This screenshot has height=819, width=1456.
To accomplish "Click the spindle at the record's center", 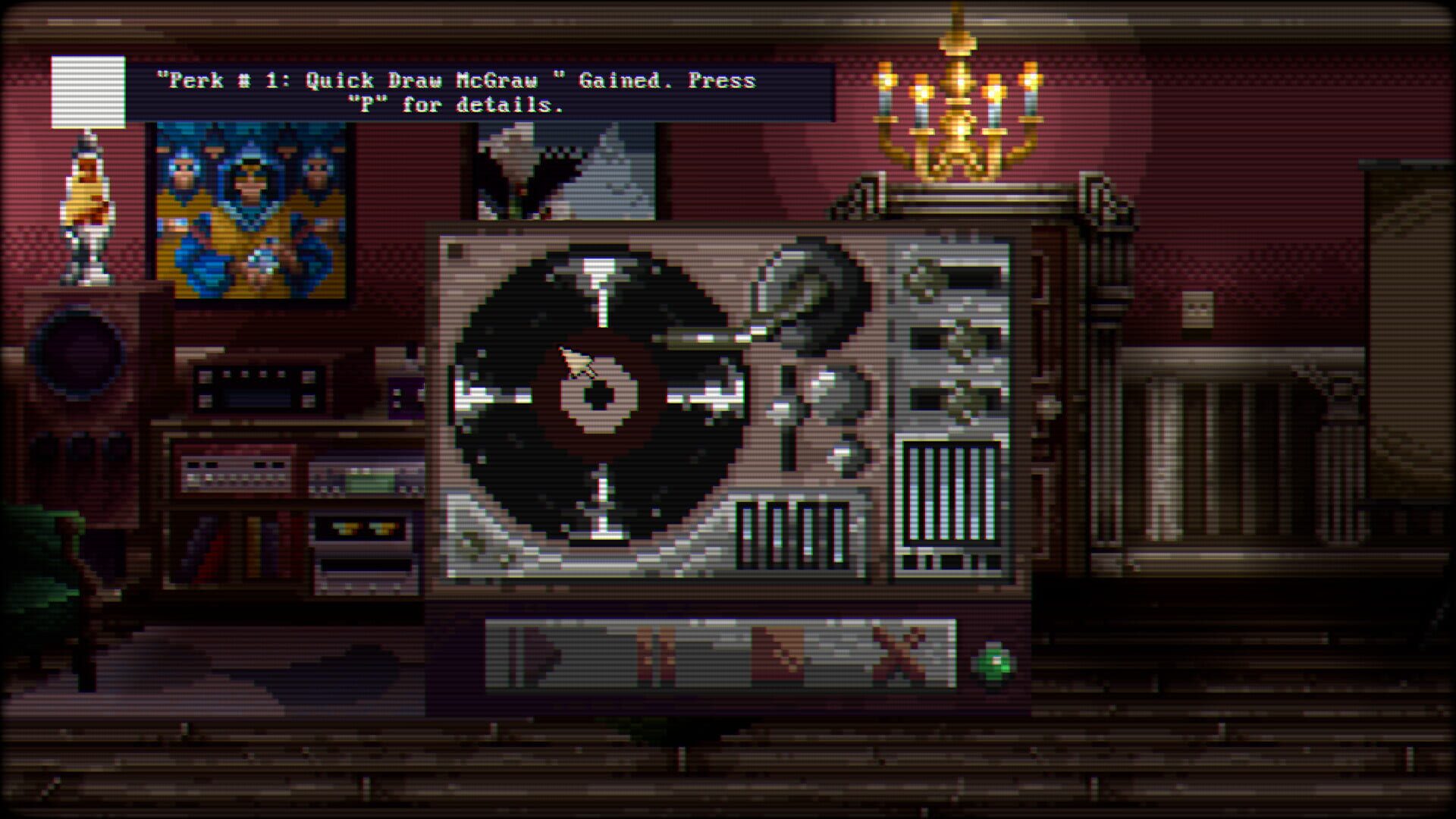I will 599,396.
